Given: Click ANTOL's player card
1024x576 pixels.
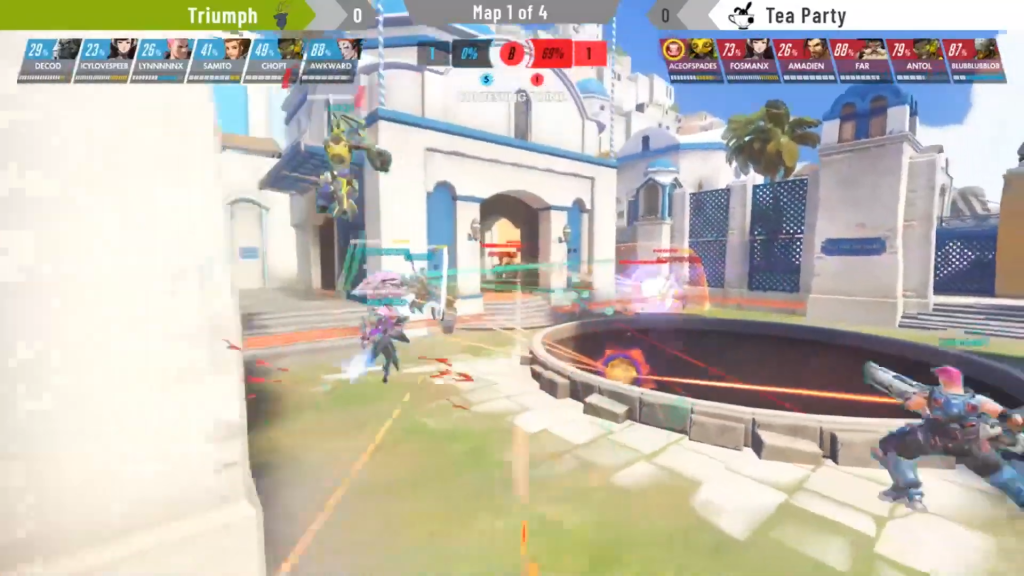Looking at the screenshot, I should 916,59.
